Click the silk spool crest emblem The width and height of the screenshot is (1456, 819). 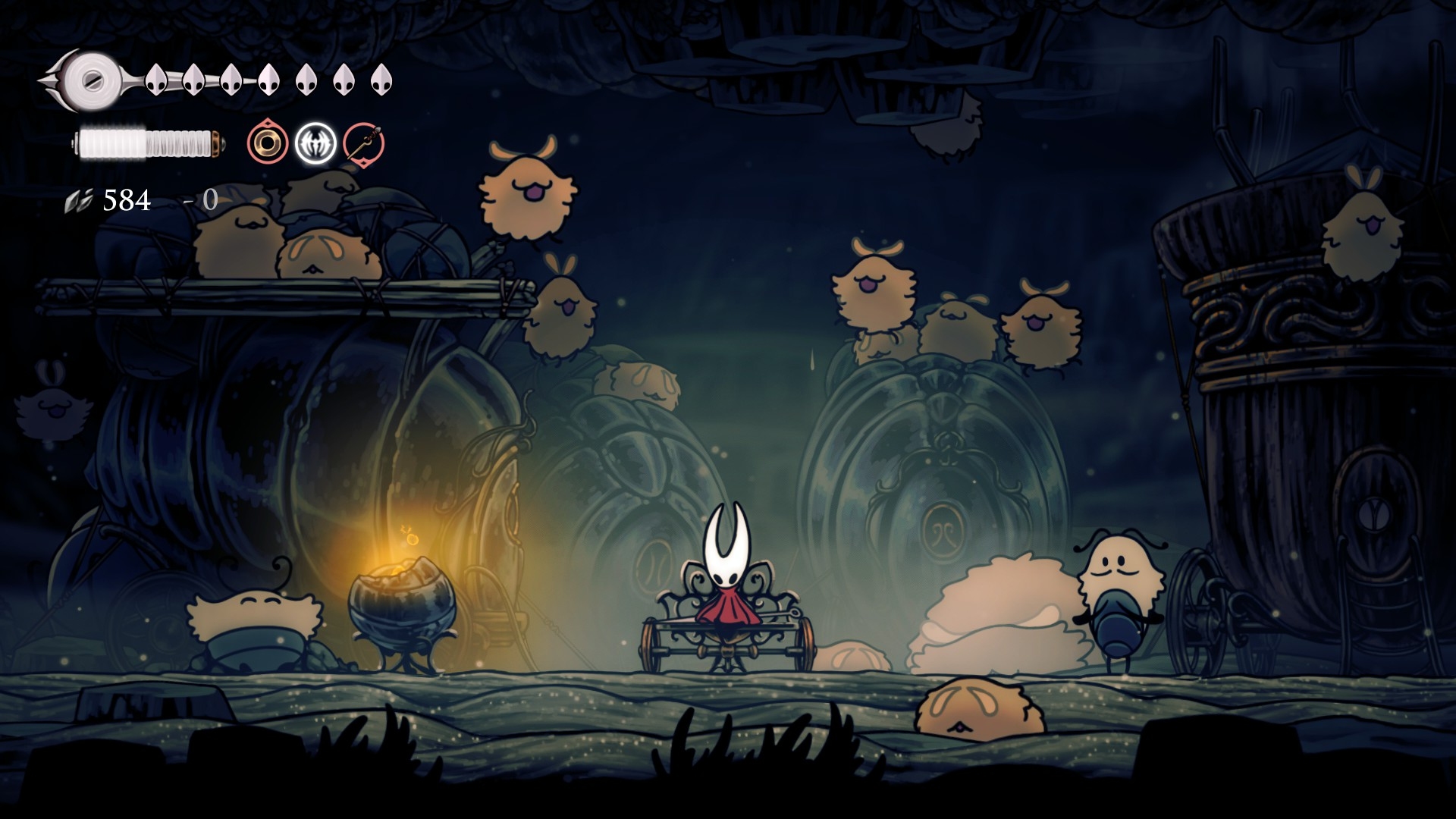(91, 78)
